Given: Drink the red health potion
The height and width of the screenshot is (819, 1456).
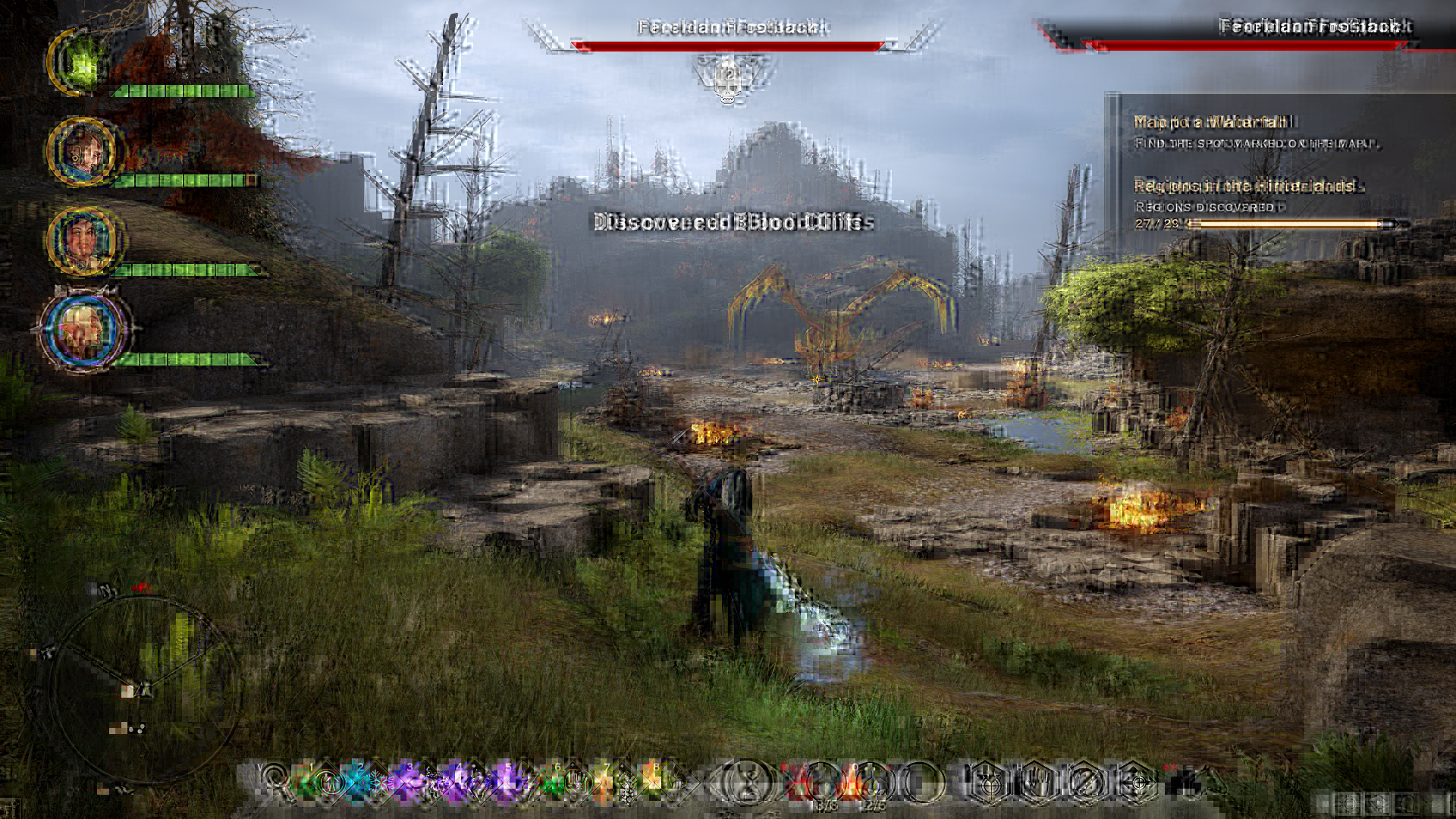Looking at the screenshot, I should 821,783.
